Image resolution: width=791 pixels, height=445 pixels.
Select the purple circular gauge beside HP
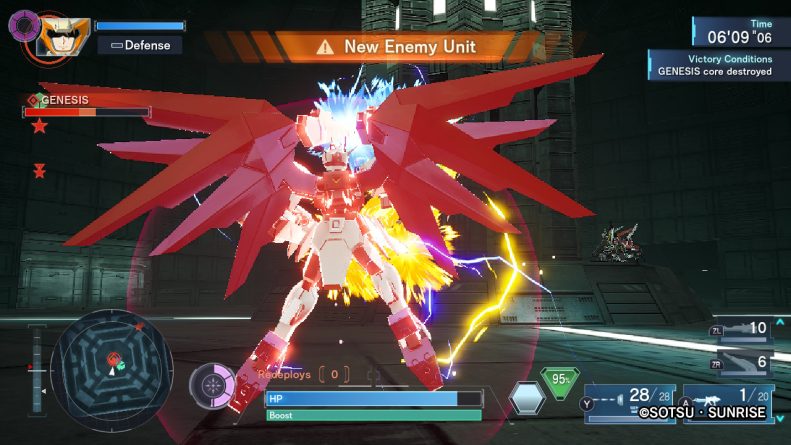coord(212,387)
